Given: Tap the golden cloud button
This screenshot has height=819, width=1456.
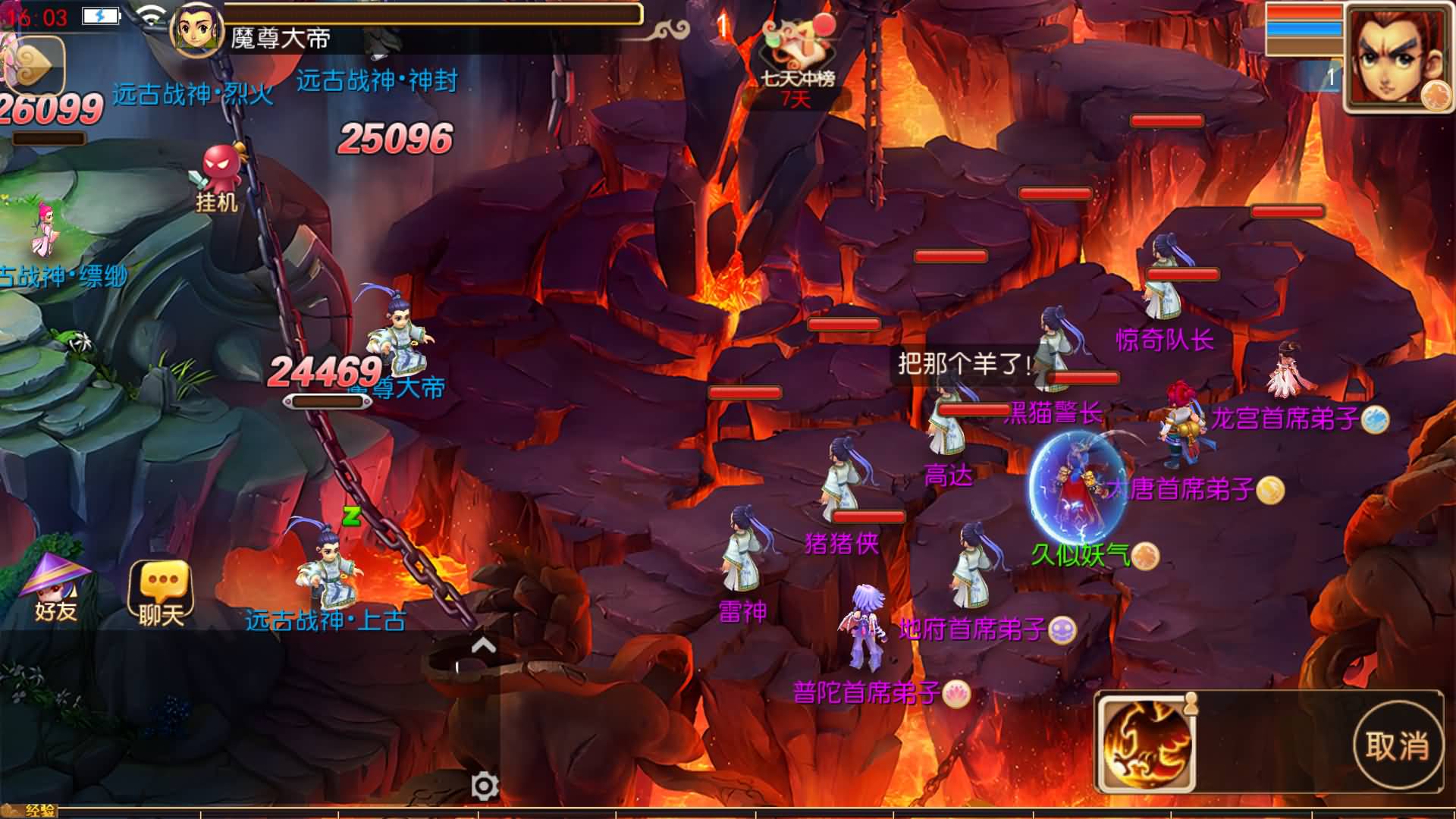Looking at the screenshot, I should [34, 64].
